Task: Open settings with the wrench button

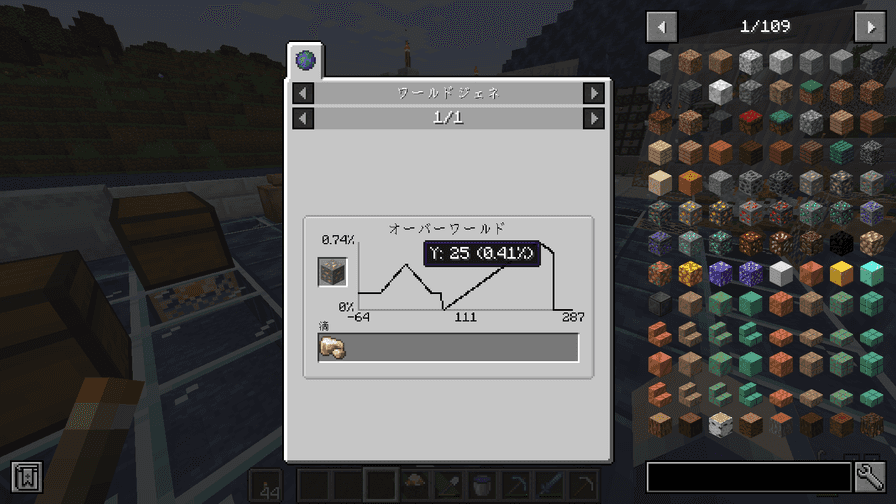Action: pos(868,477)
